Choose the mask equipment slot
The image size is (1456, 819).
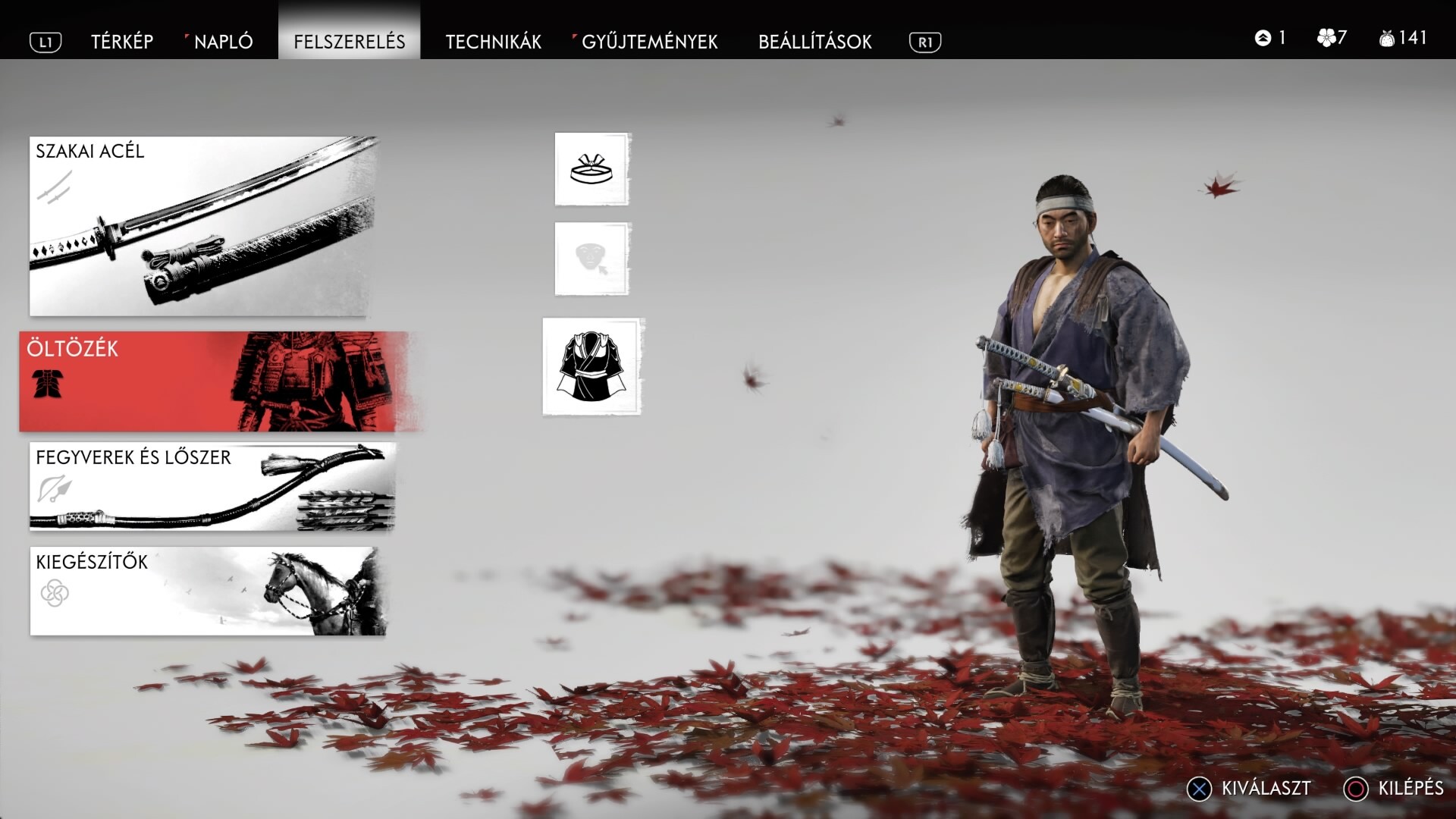tap(591, 259)
